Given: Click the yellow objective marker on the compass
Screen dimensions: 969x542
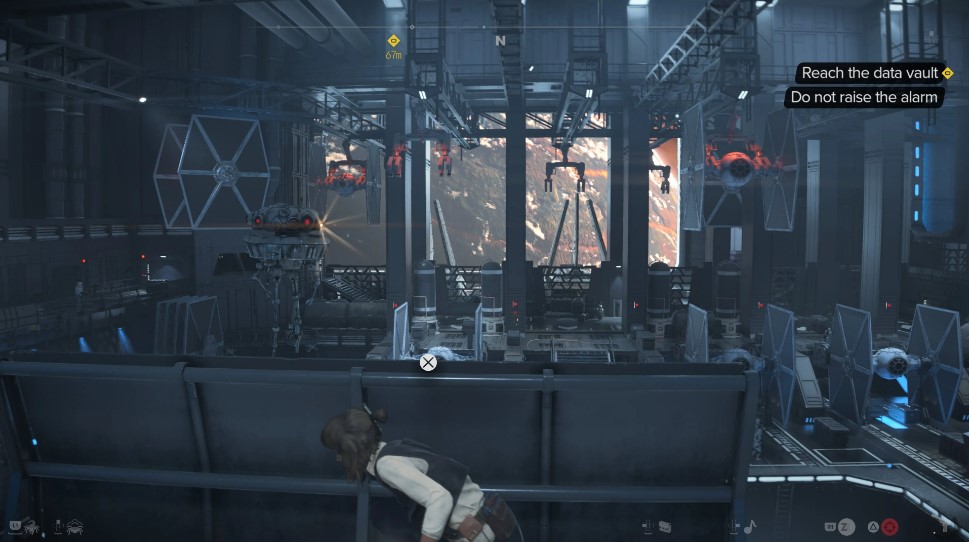Looking at the screenshot, I should click(x=393, y=41).
